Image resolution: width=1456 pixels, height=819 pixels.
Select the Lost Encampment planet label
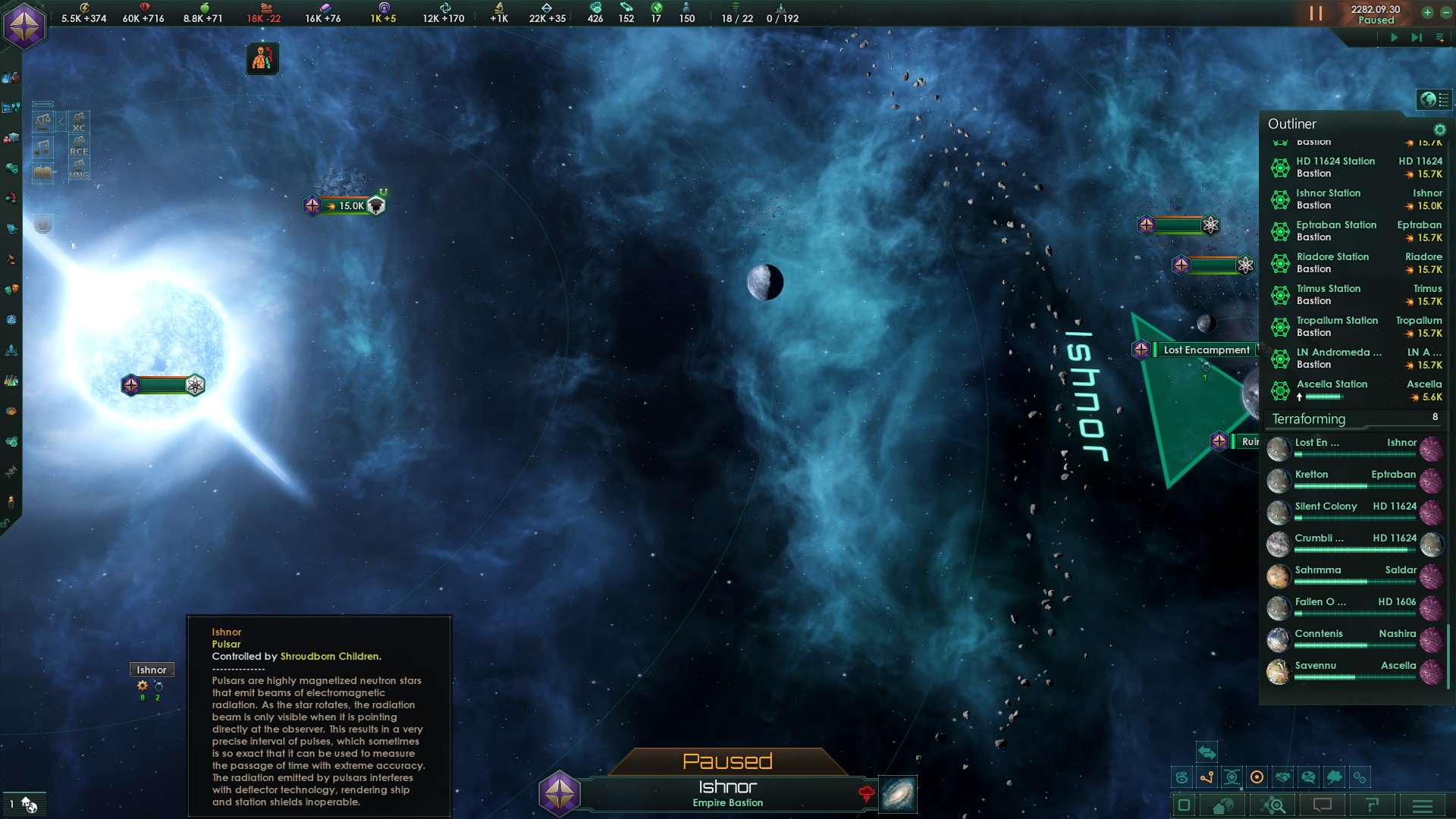click(x=1207, y=350)
